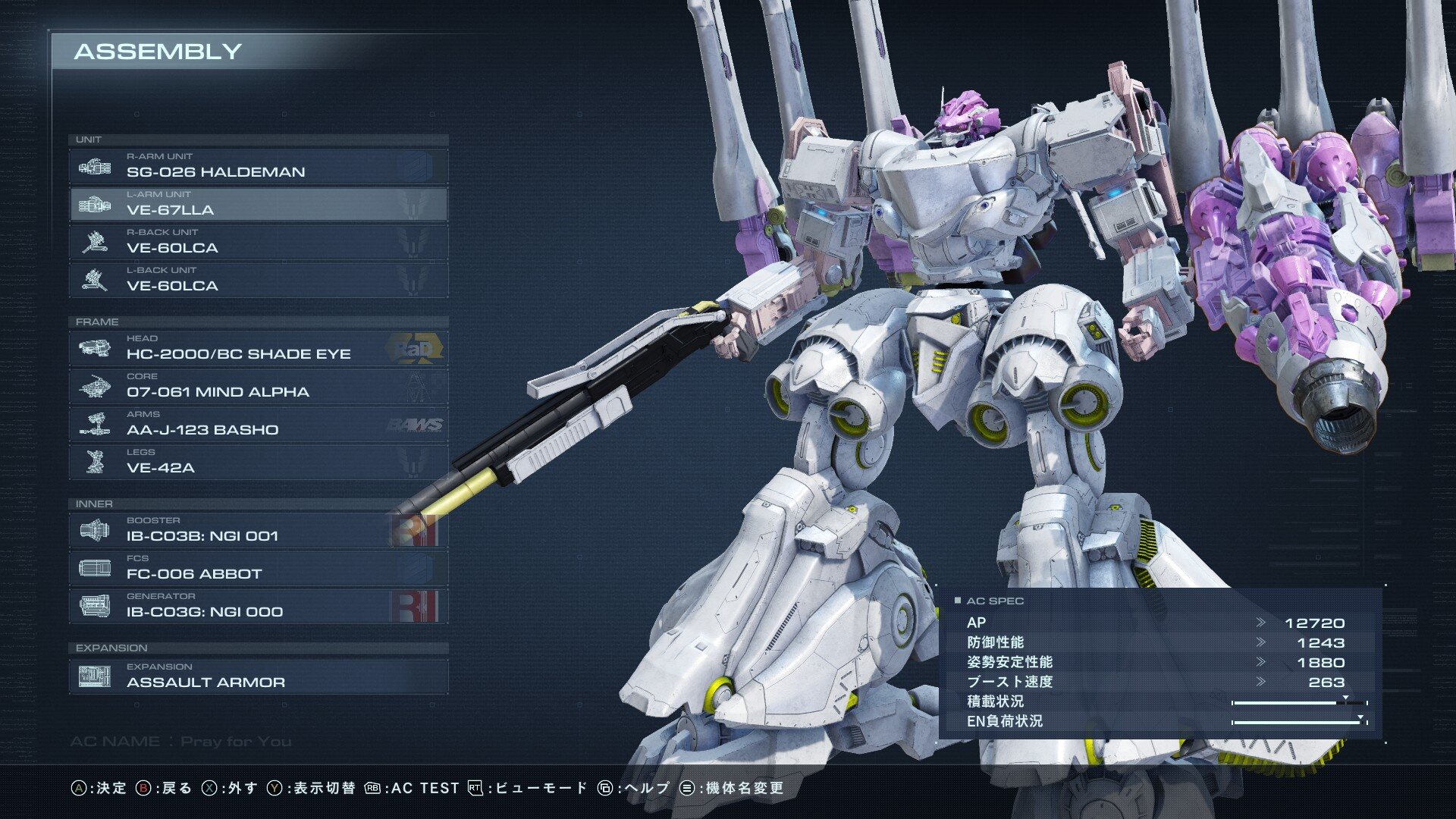
Task: Open the HEAD part HC-2000/BC SHADE EYE
Action: [x=258, y=349]
